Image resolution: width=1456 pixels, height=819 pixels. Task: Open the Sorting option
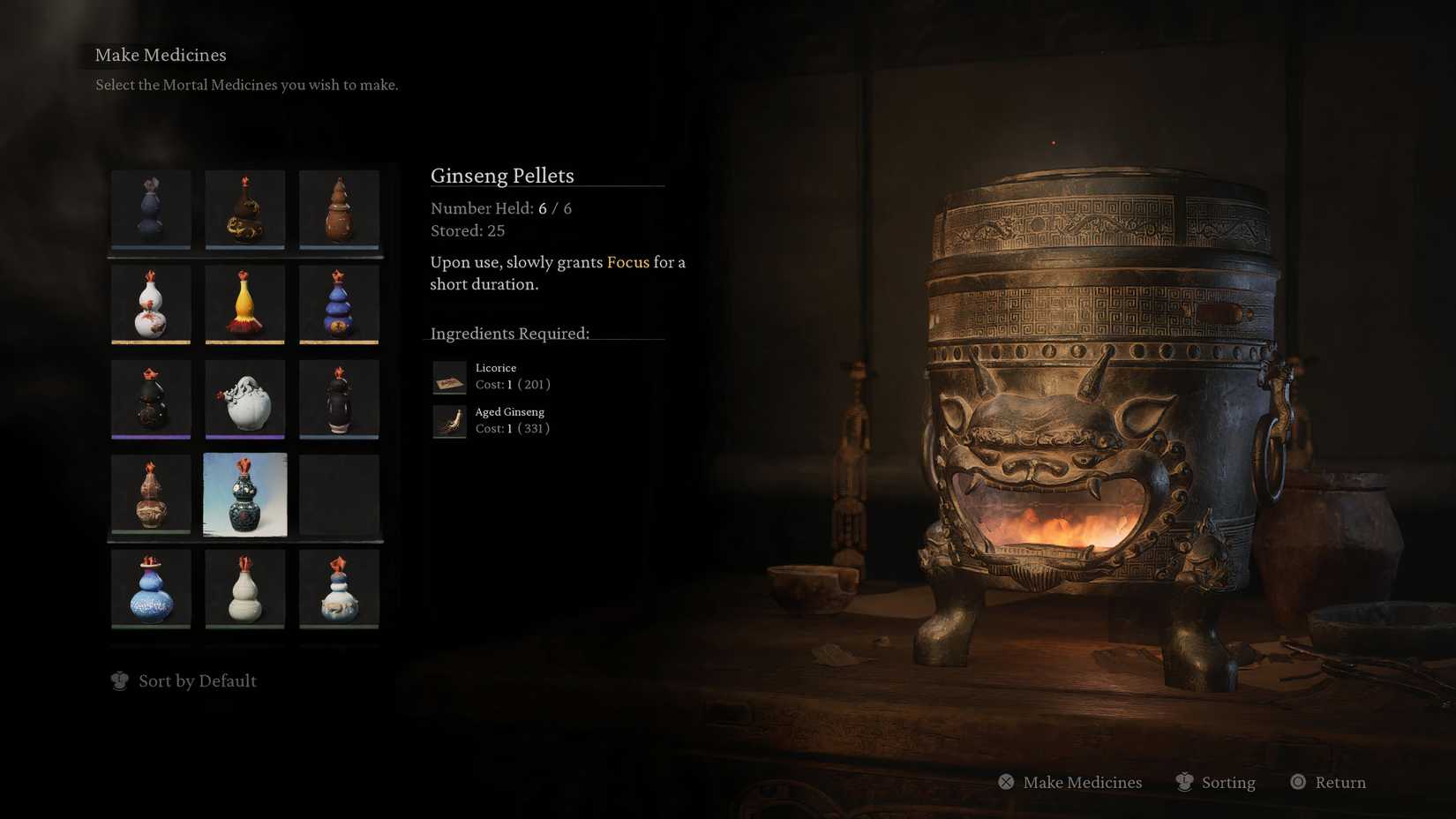coord(1227,782)
